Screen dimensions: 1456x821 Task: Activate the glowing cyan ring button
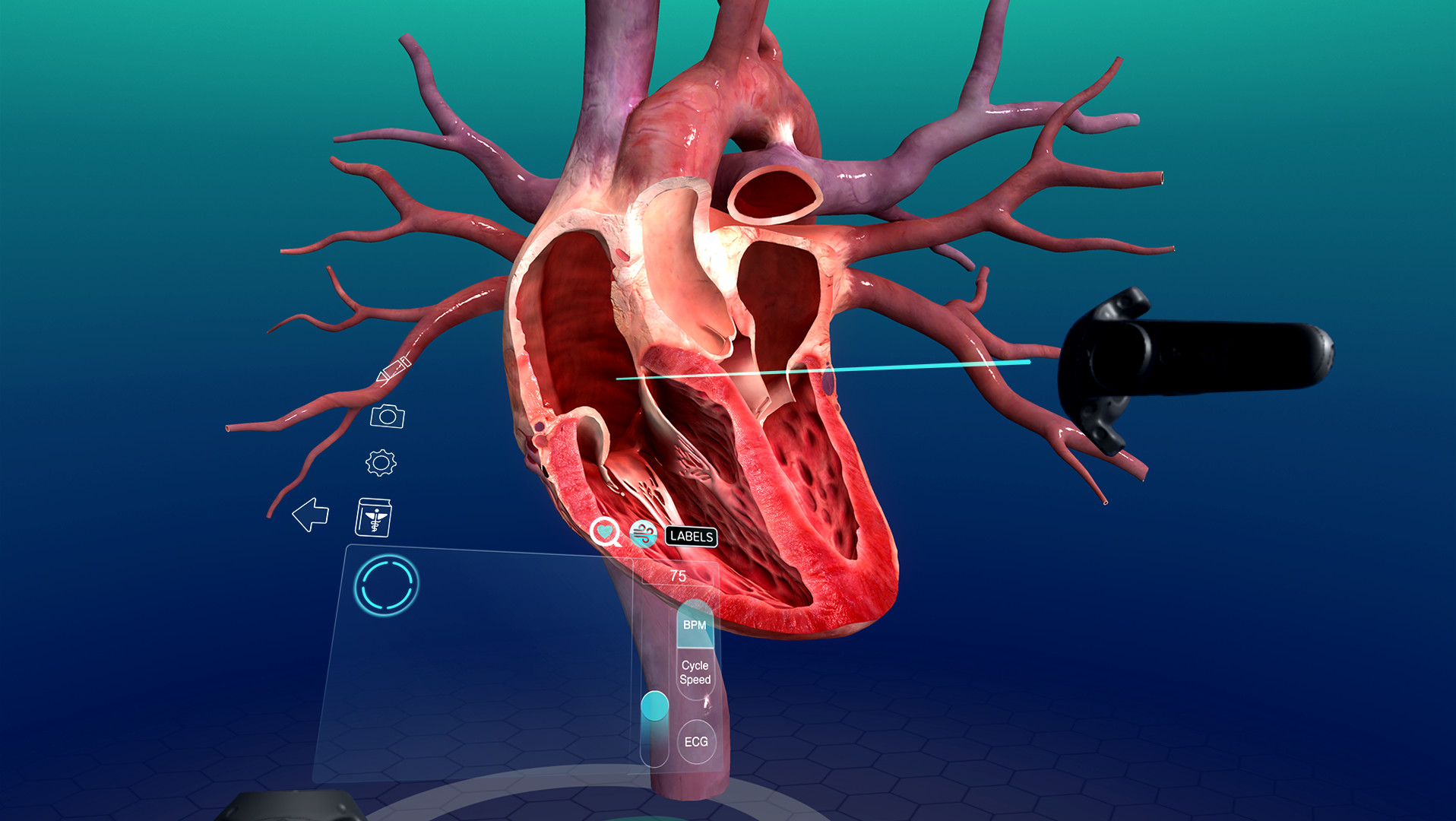(x=387, y=585)
